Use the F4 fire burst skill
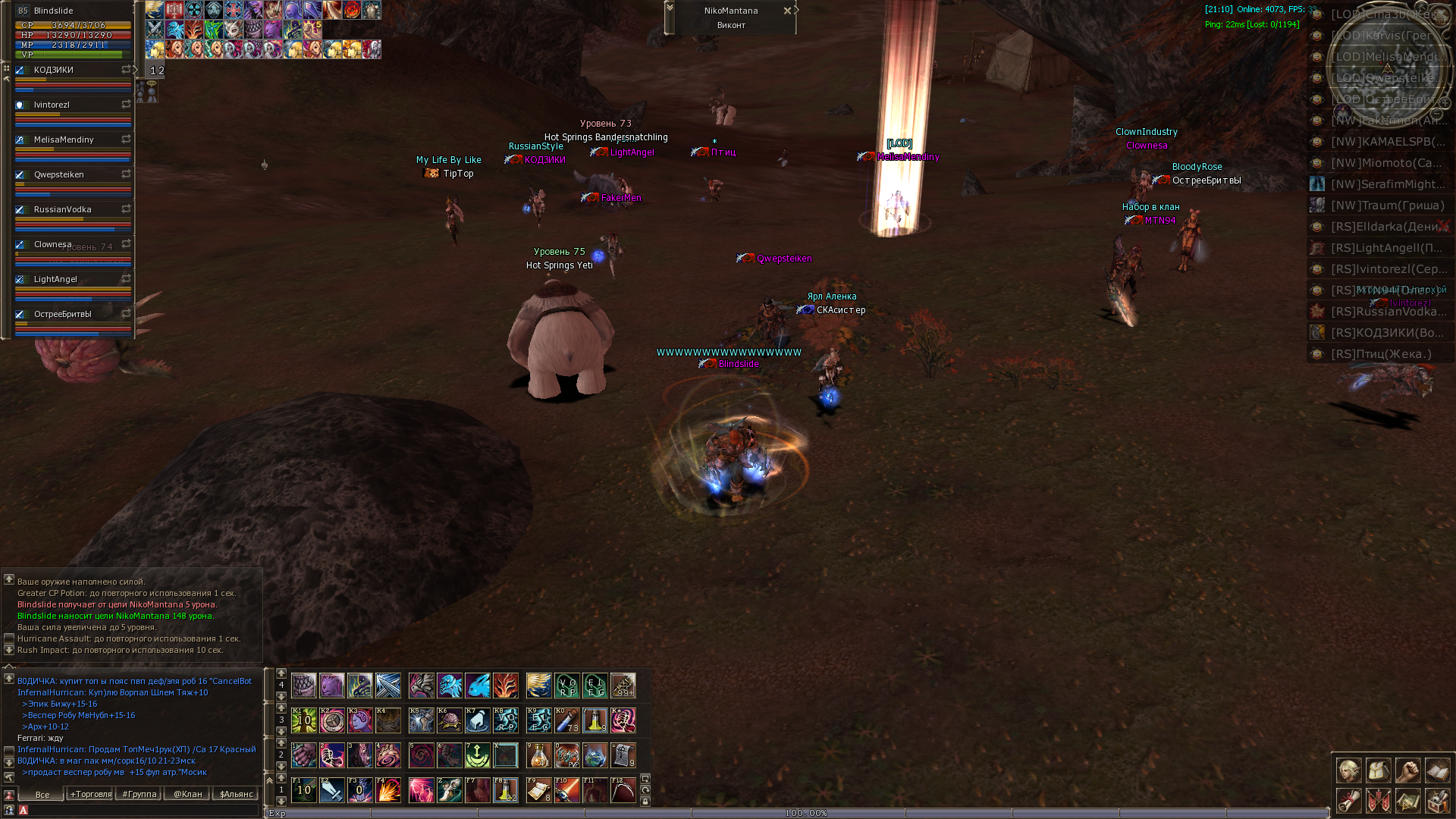Viewport: 1456px width, 819px height. 388,790
